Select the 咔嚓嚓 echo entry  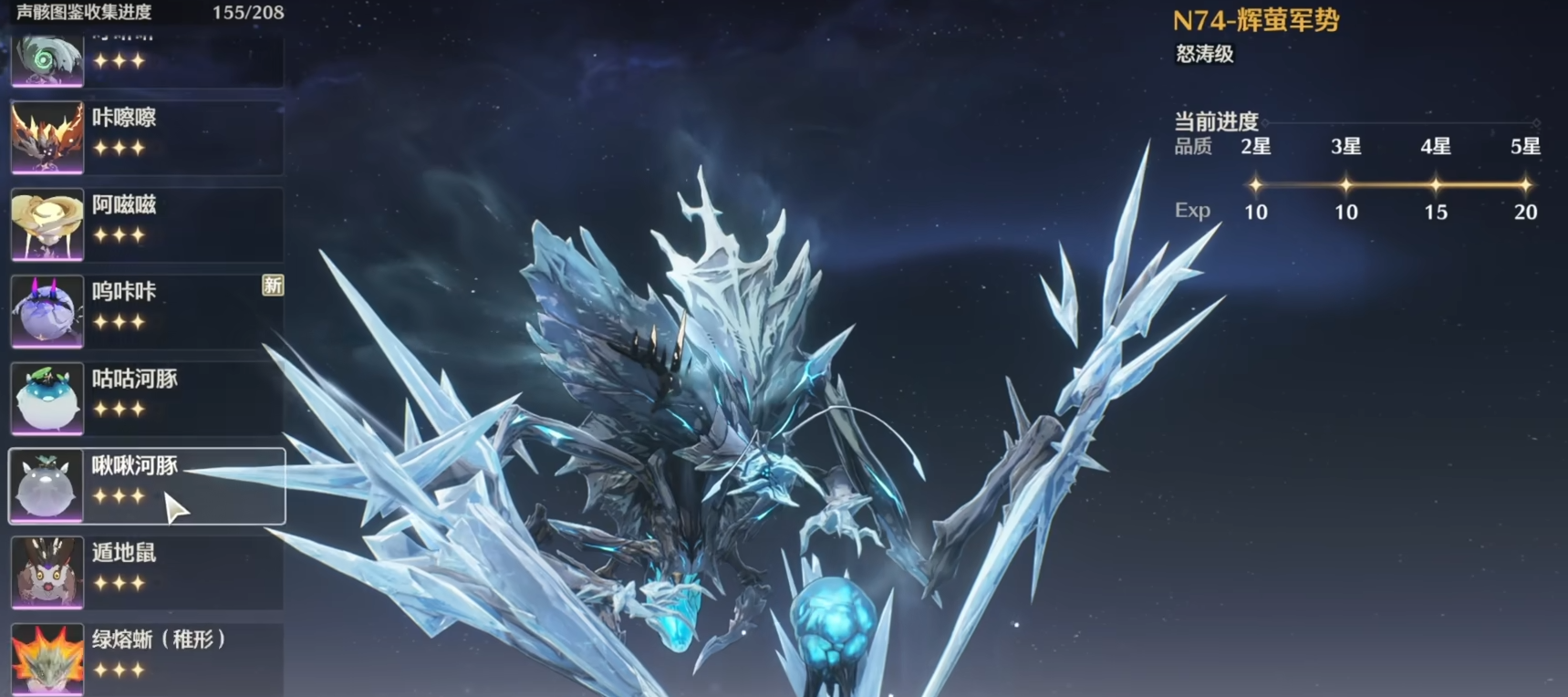146,137
